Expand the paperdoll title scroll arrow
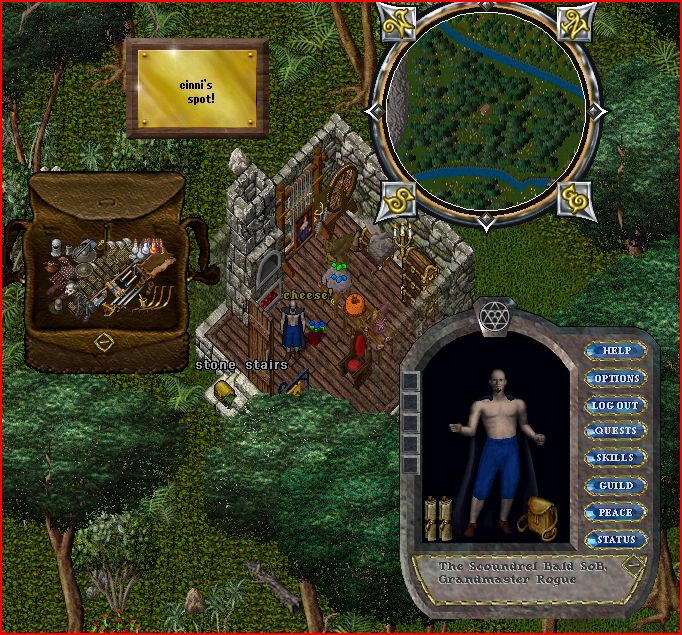 click(x=632, y=563)
